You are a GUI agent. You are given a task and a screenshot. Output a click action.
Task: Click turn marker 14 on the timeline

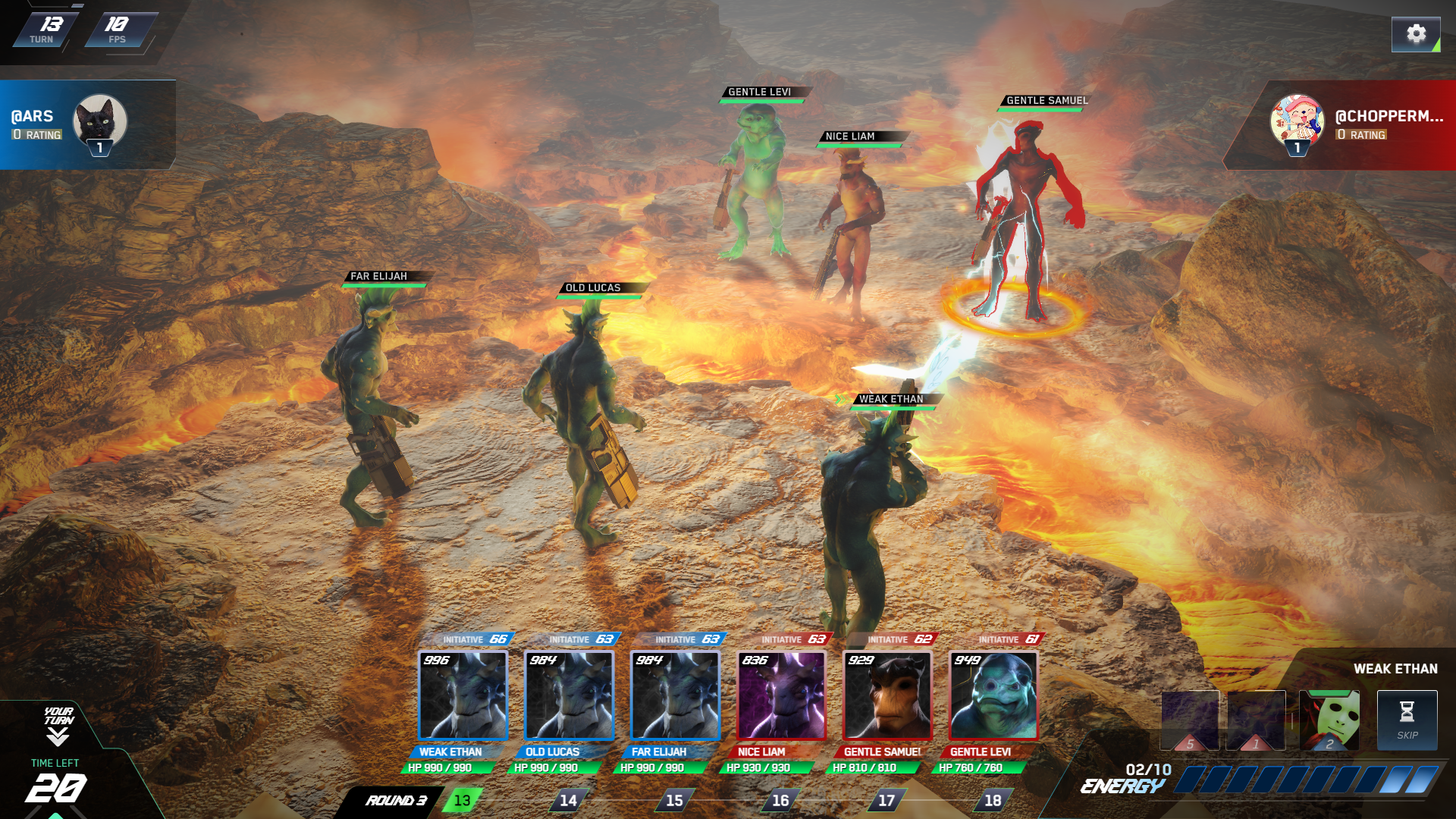click(x=568, y=800)
